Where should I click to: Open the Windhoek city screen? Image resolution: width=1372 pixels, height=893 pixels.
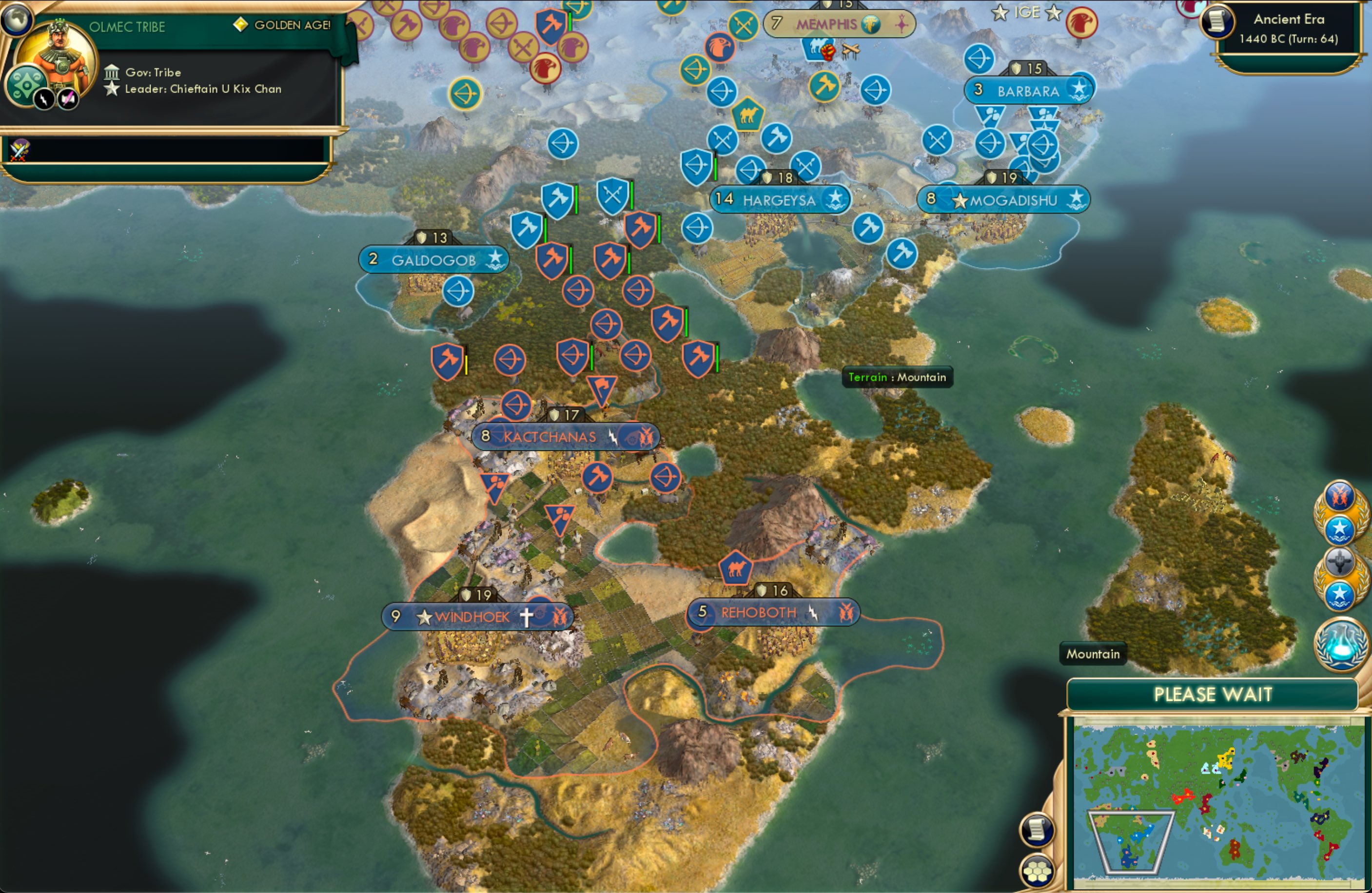point(473,616)
